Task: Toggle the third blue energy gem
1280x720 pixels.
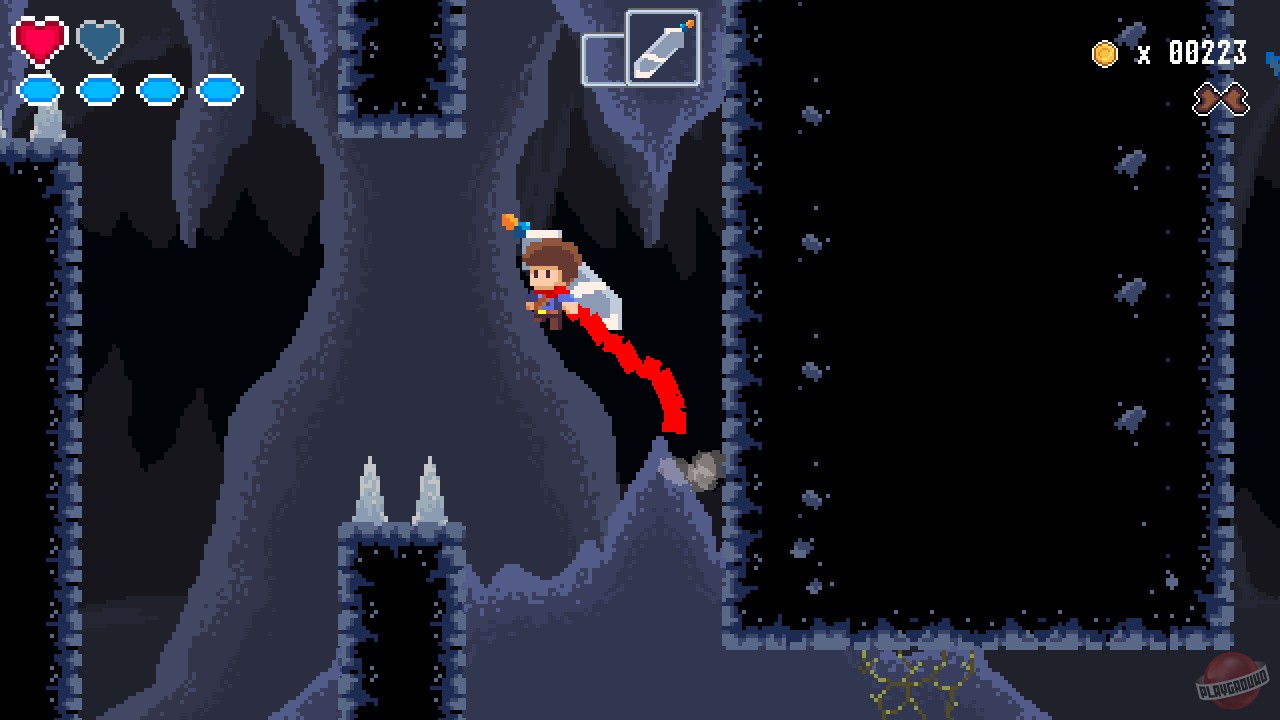Action: (160, 89)
